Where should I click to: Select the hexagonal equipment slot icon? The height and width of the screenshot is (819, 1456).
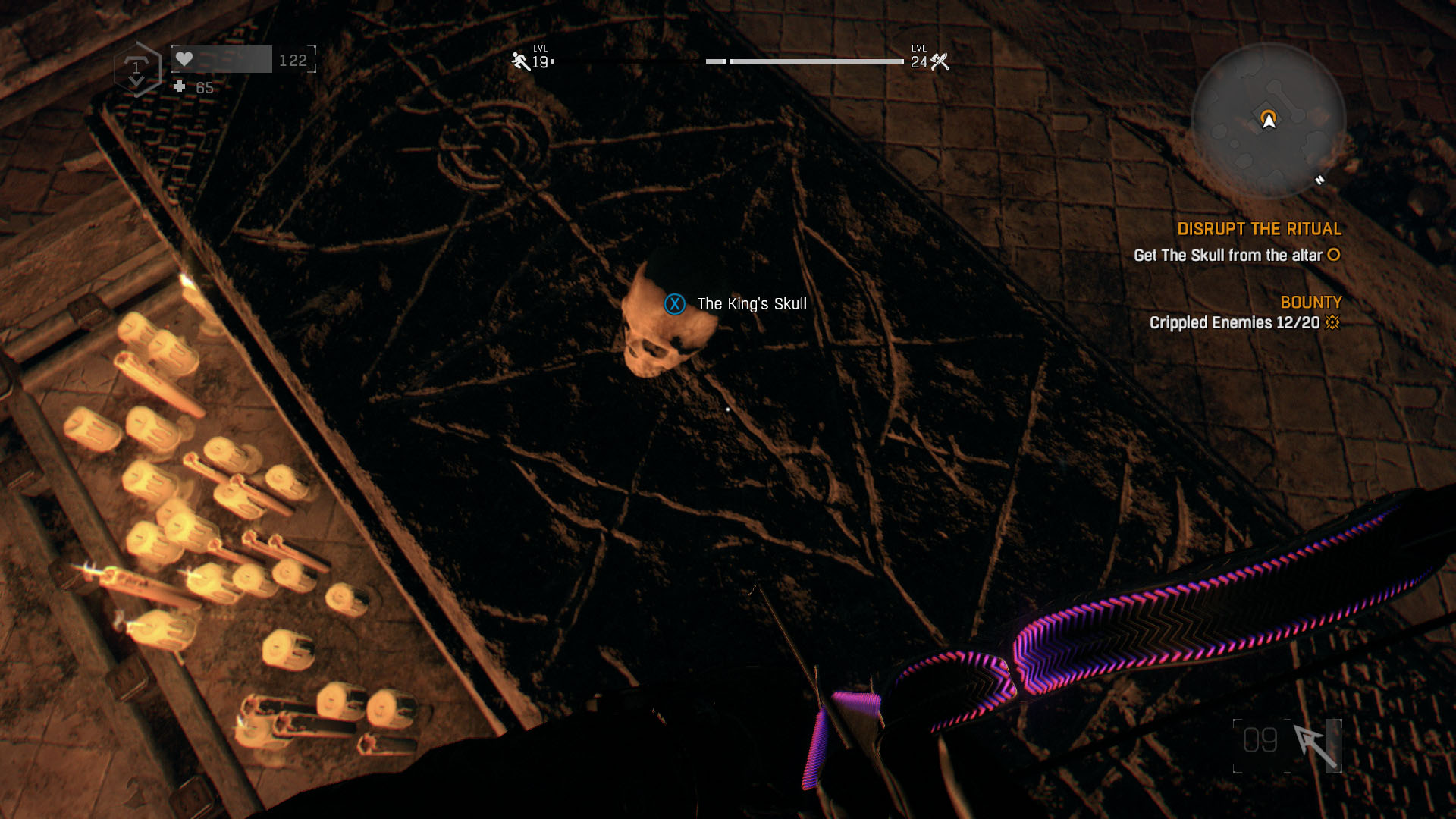[137, 70]
